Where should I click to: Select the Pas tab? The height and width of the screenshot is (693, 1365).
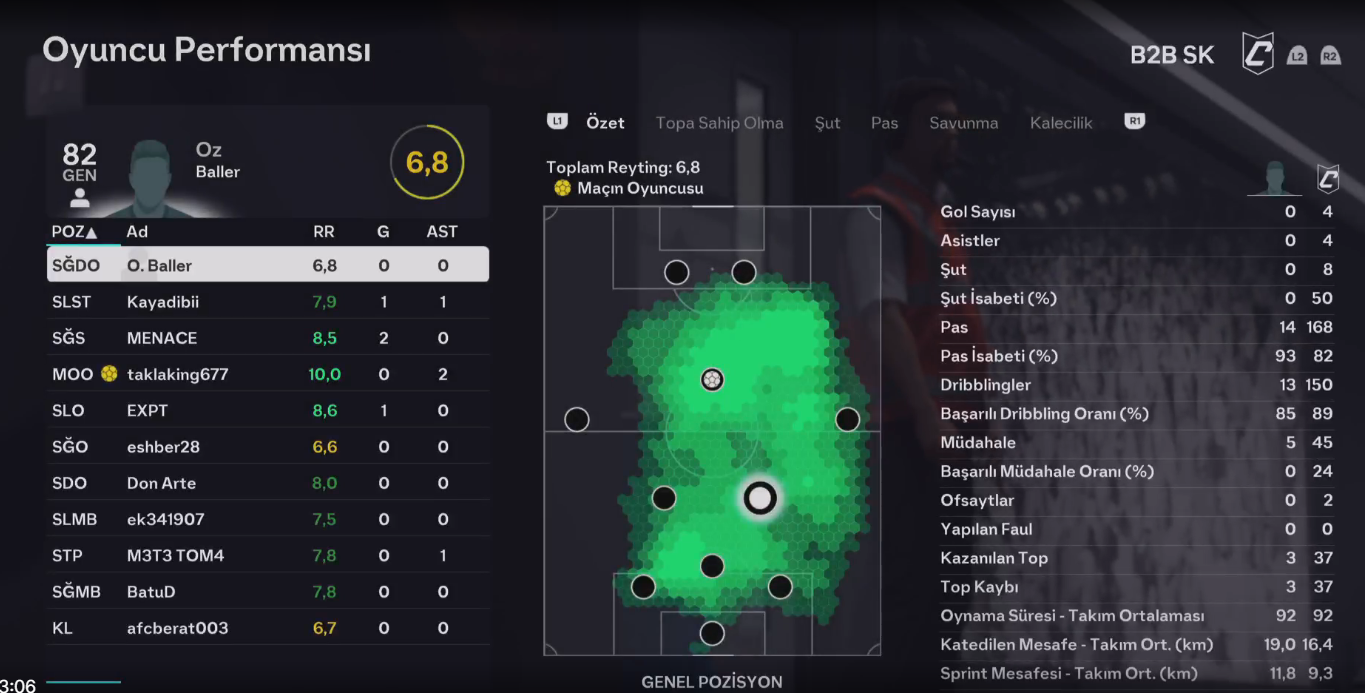884,123
